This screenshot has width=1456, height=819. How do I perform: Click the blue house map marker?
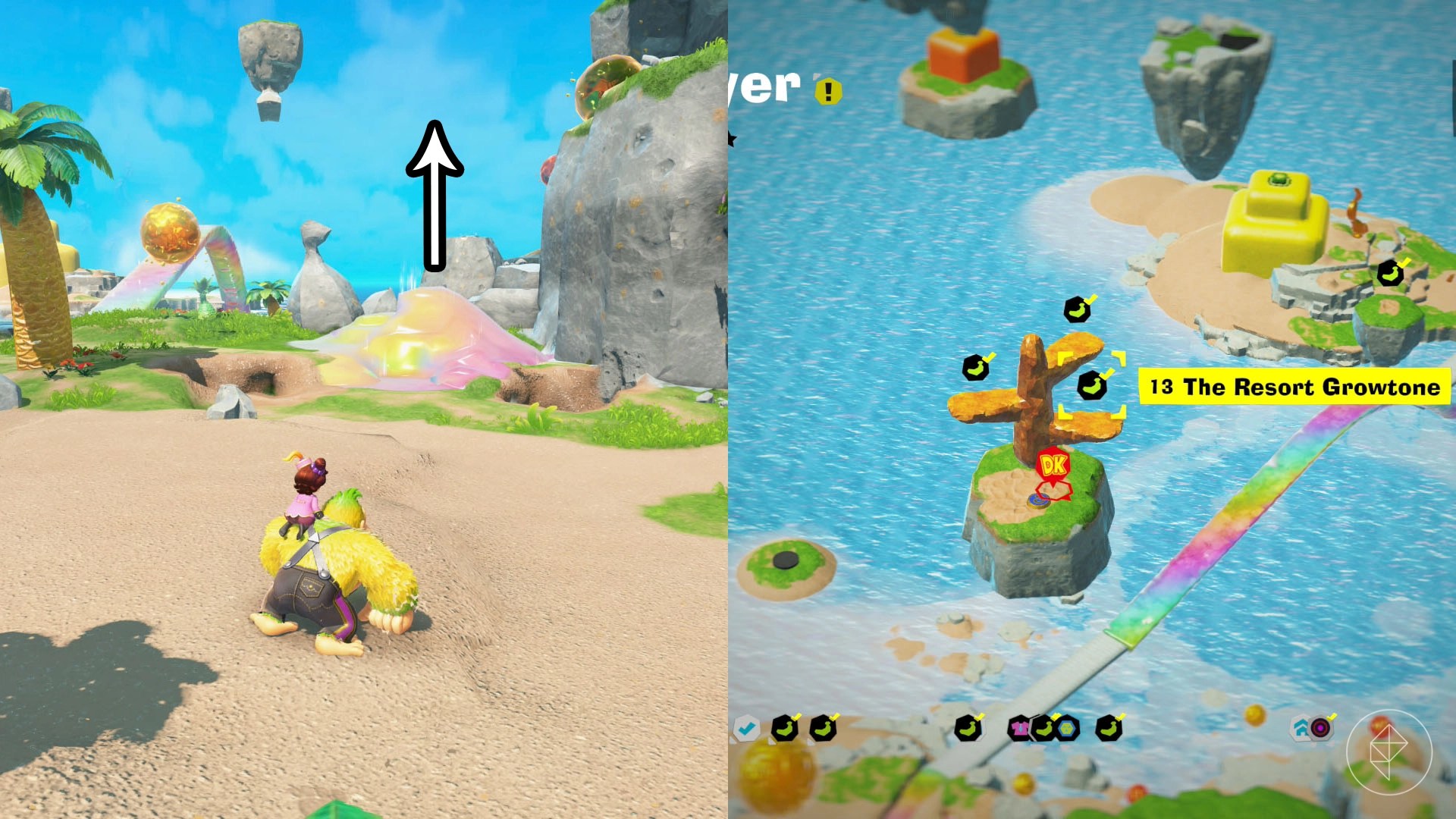coord(1301,729)
